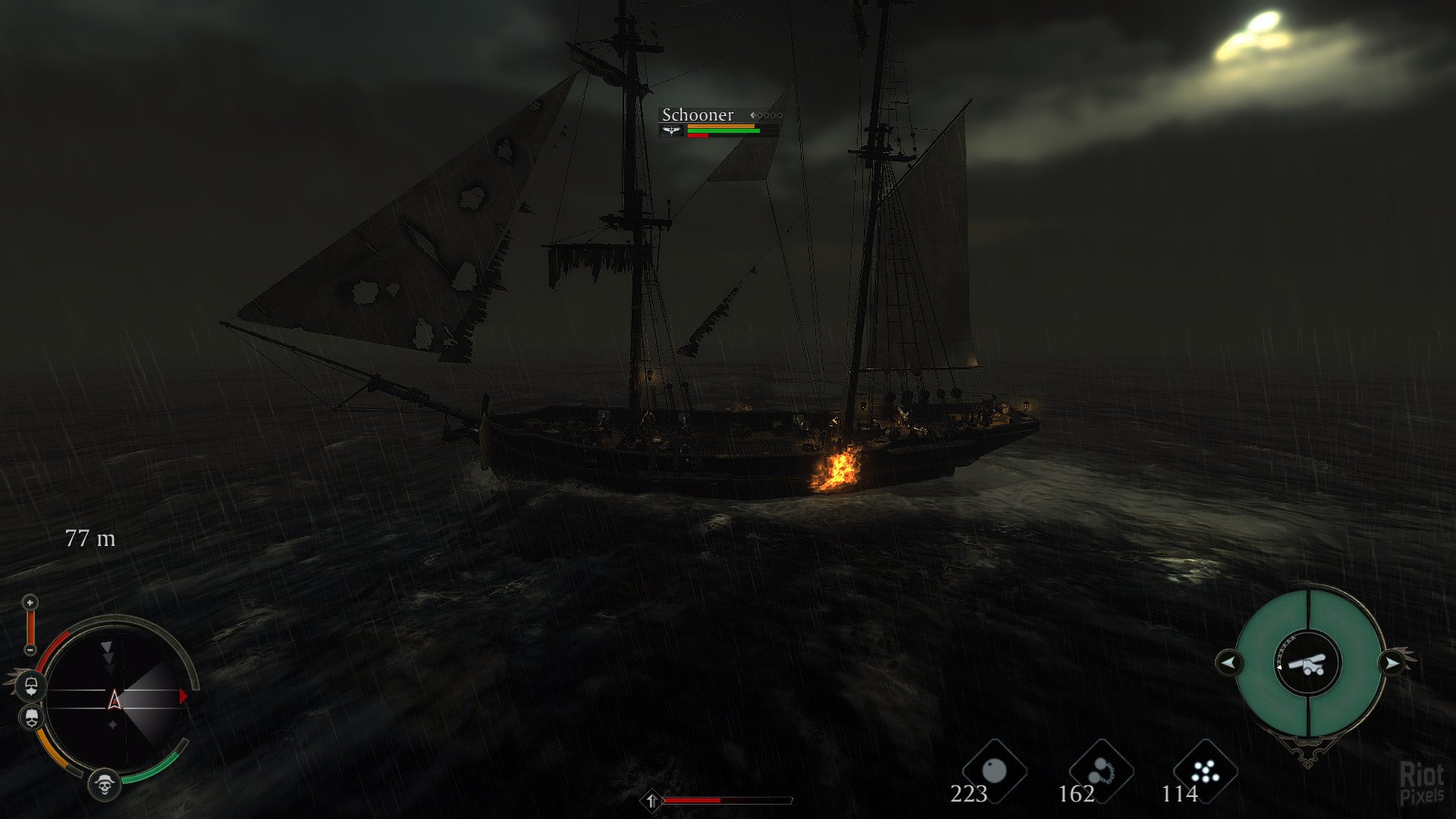The image size is (1456, 819).
Task: Select the cannon icon in weapon wheel
Action: coord(1308,664)
